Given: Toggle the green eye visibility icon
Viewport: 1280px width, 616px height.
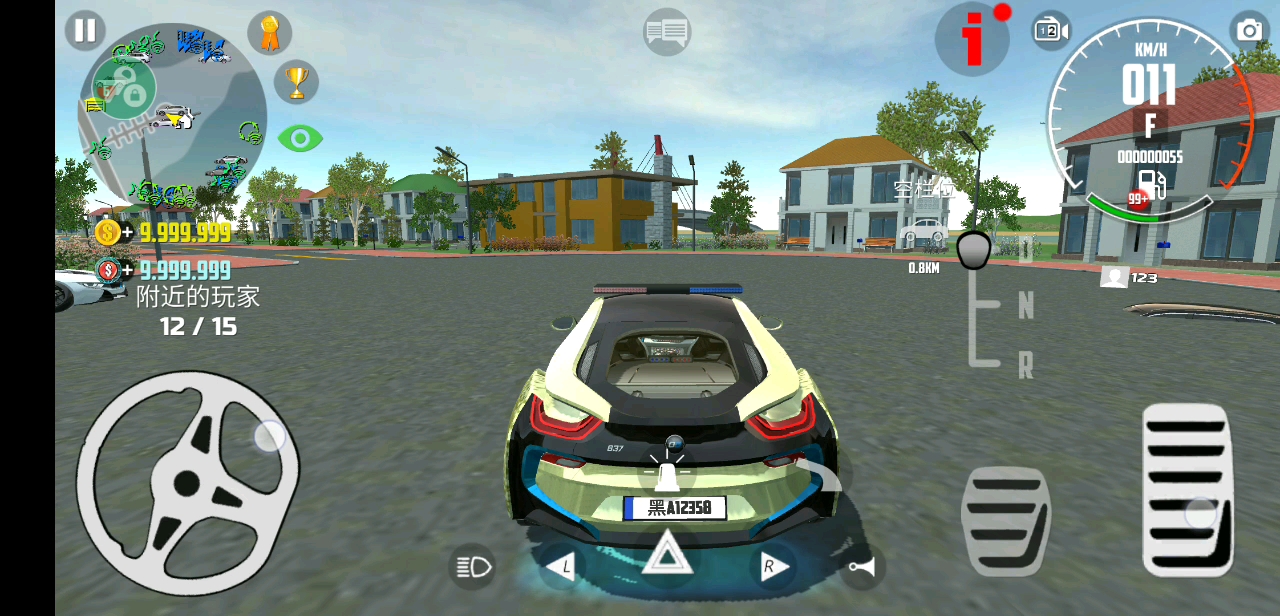Looking at the screenshot, I should click(299, 138).
